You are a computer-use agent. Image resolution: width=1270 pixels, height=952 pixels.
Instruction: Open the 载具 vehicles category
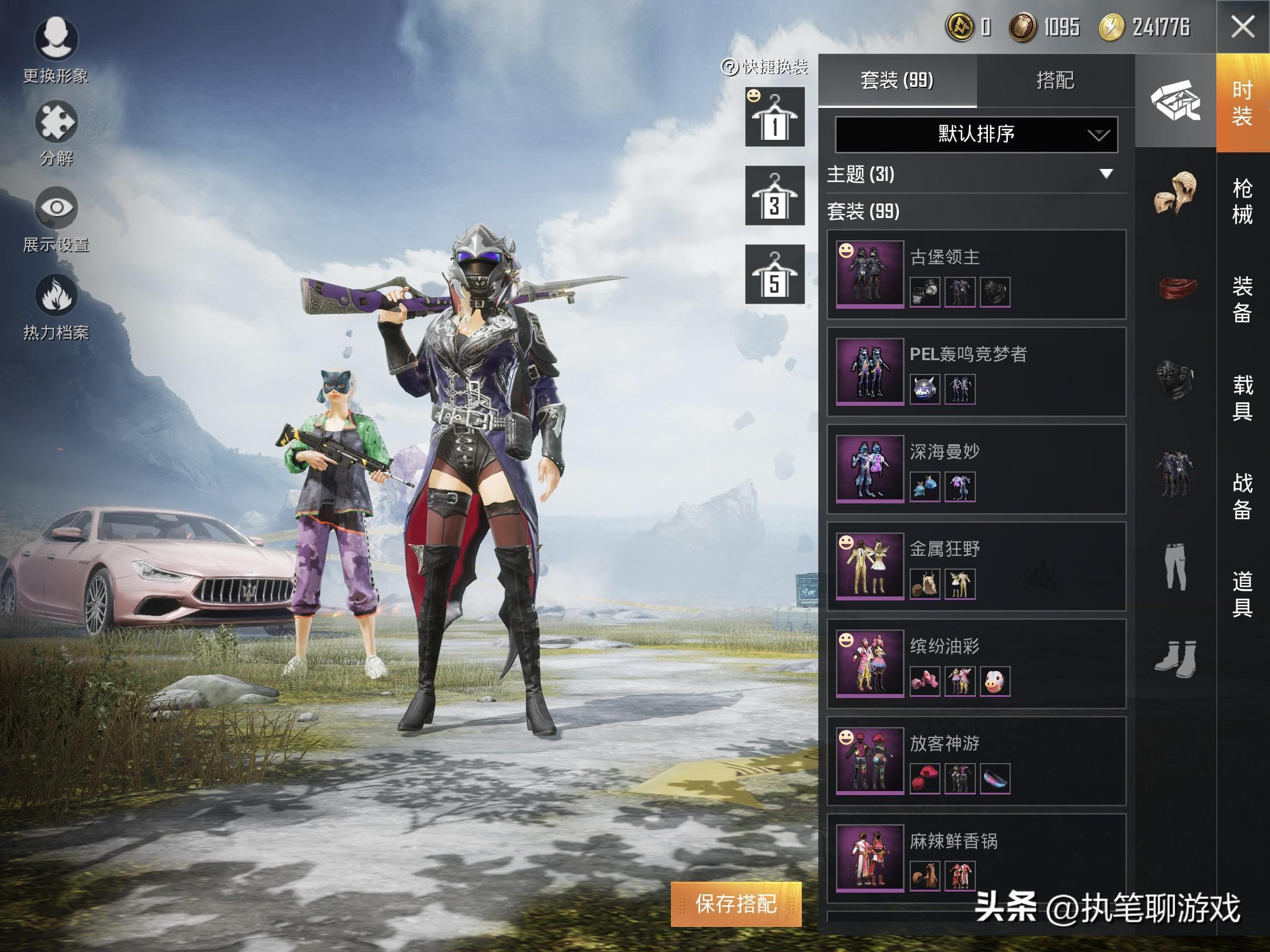(1243, 398)
